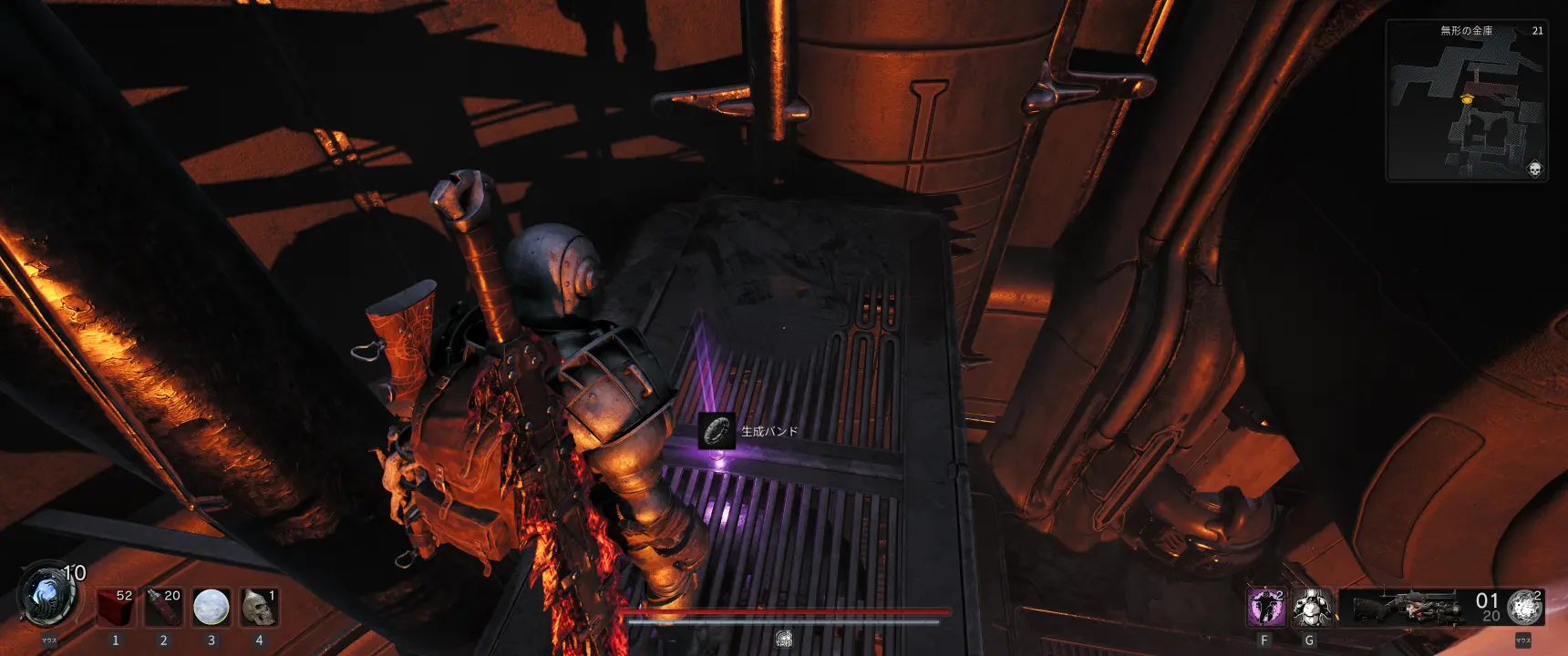The image size is (1568, 656).
Task: Click the yellow player marker on the minimap
Action: 1467,98
